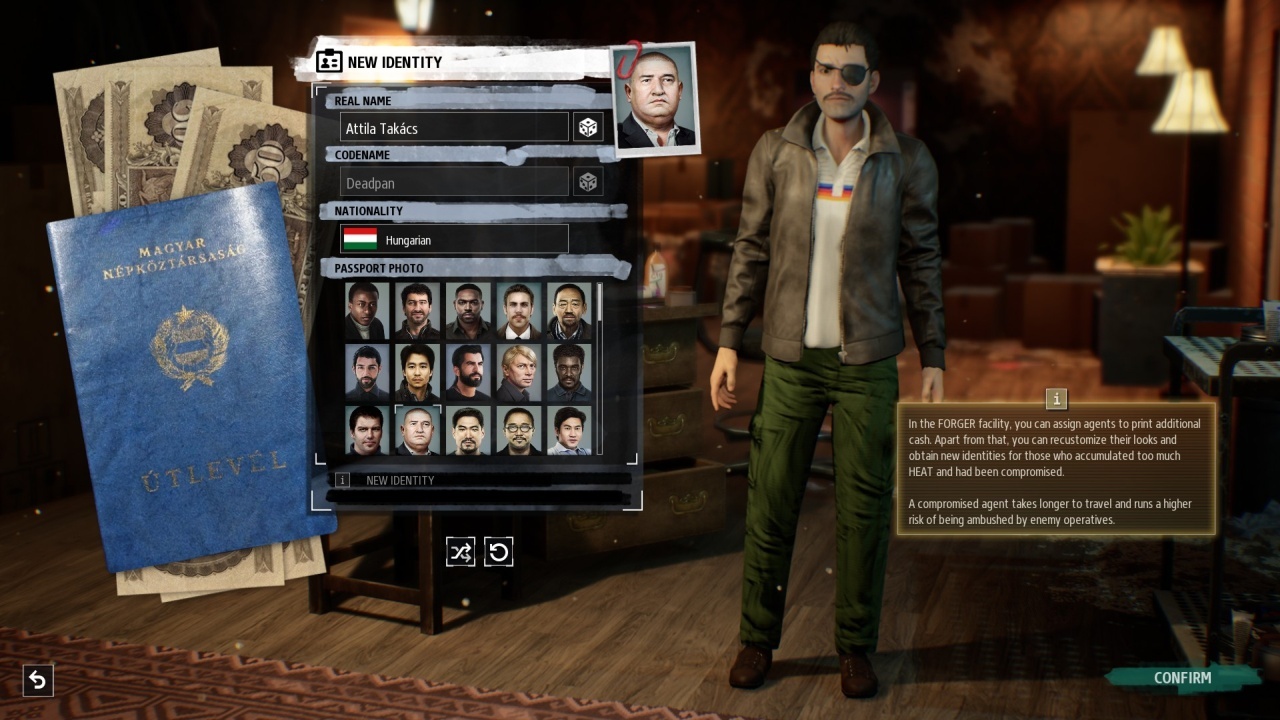Pick the man in light blue shirt photo
Image resolution: width=1280 pixels, height=720 pixels.
pyautogui.click(x=569, y=430)
